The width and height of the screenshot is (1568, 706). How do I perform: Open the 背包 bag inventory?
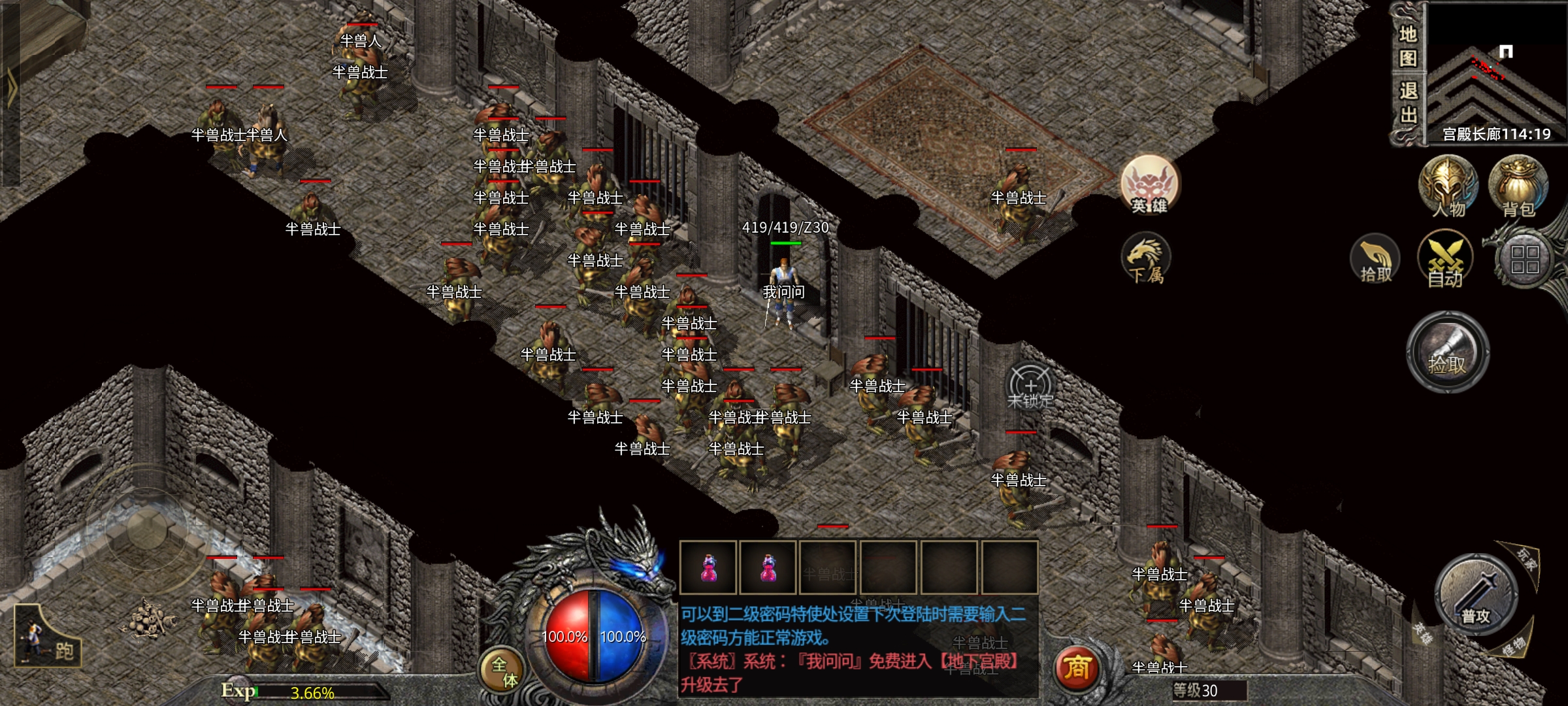point(1518,187)
